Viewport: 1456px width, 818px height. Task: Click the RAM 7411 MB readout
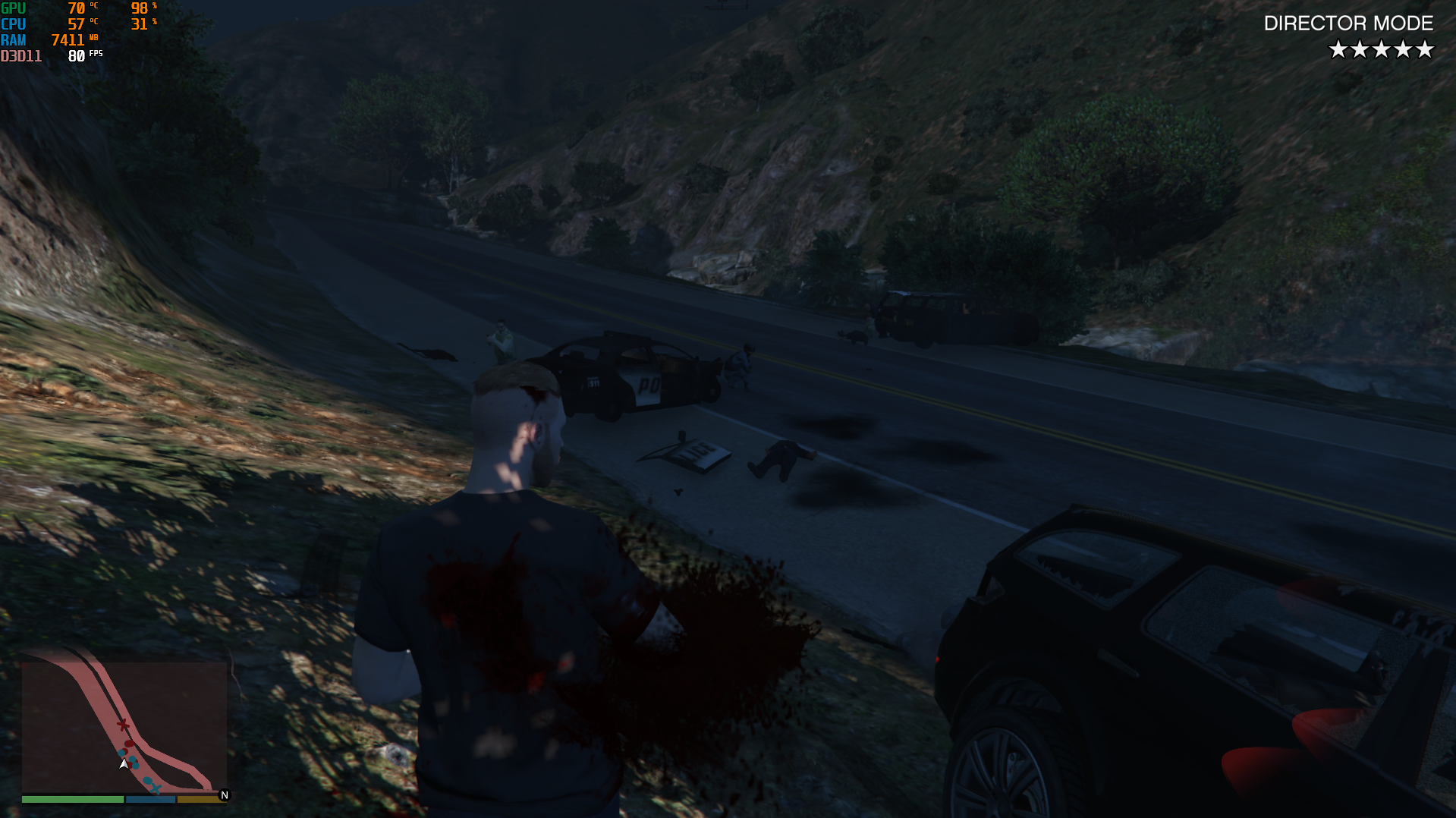(x=68, y=39)
